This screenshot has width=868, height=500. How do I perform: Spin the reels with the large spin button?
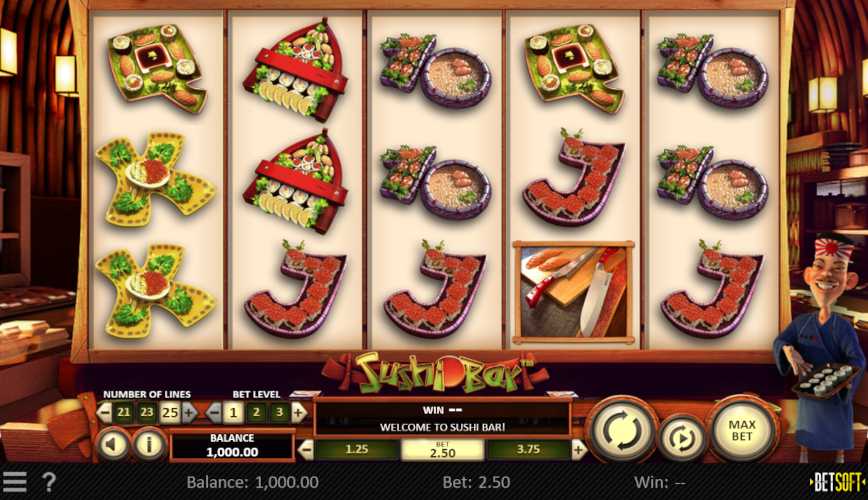point(623,433)
